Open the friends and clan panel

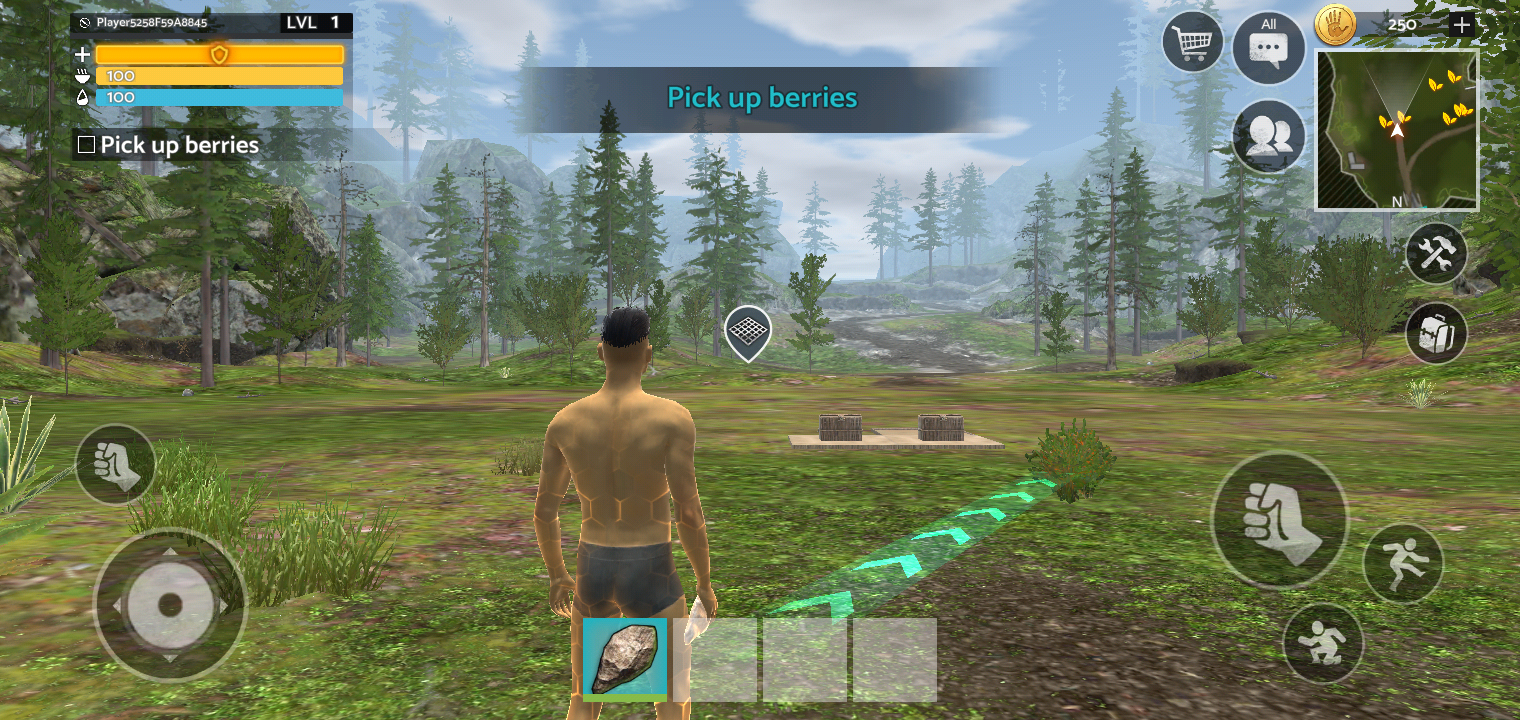coord(1268,138)
